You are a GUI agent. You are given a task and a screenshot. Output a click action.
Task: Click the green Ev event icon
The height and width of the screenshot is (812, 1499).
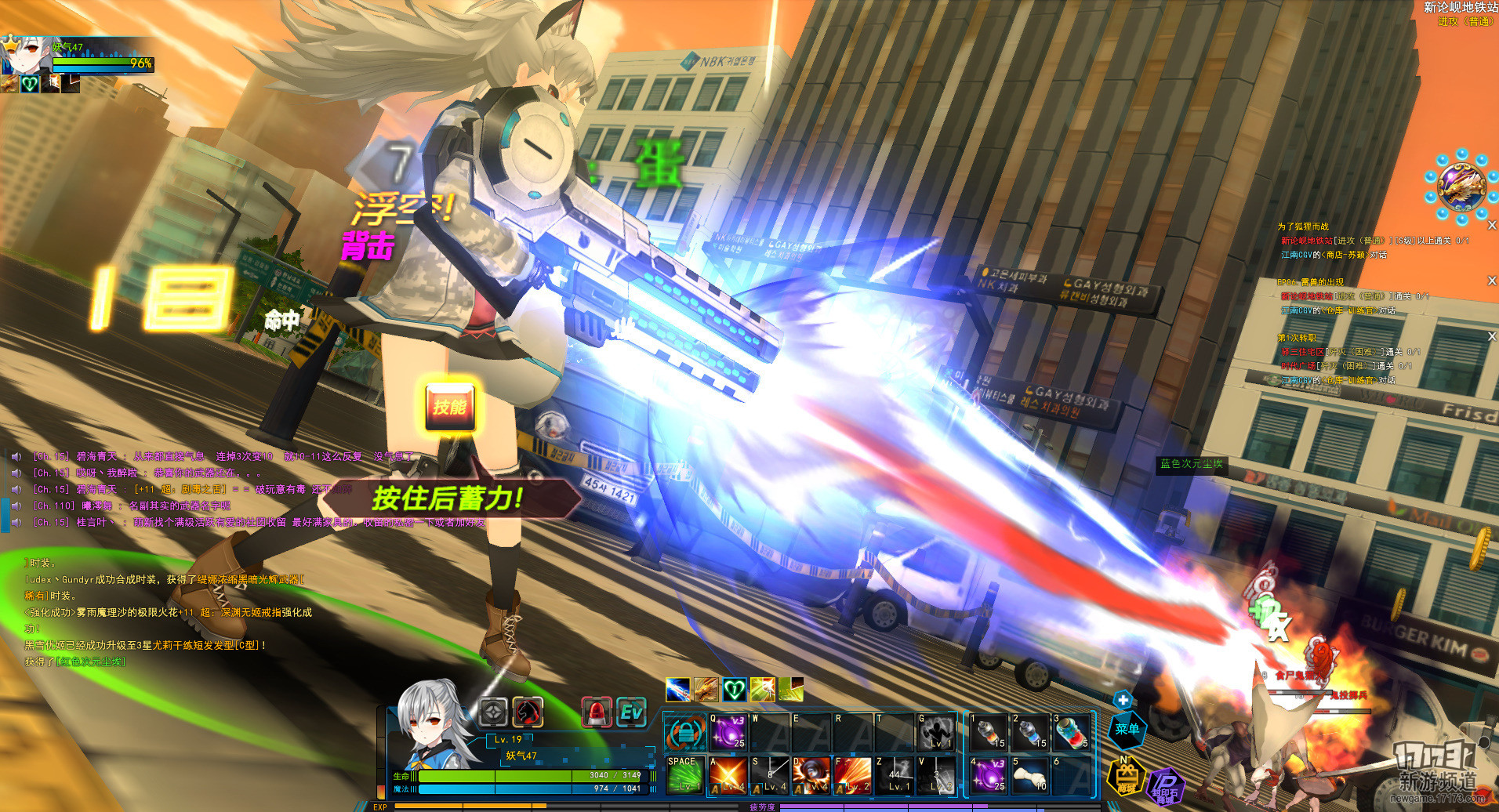[631, 712]
